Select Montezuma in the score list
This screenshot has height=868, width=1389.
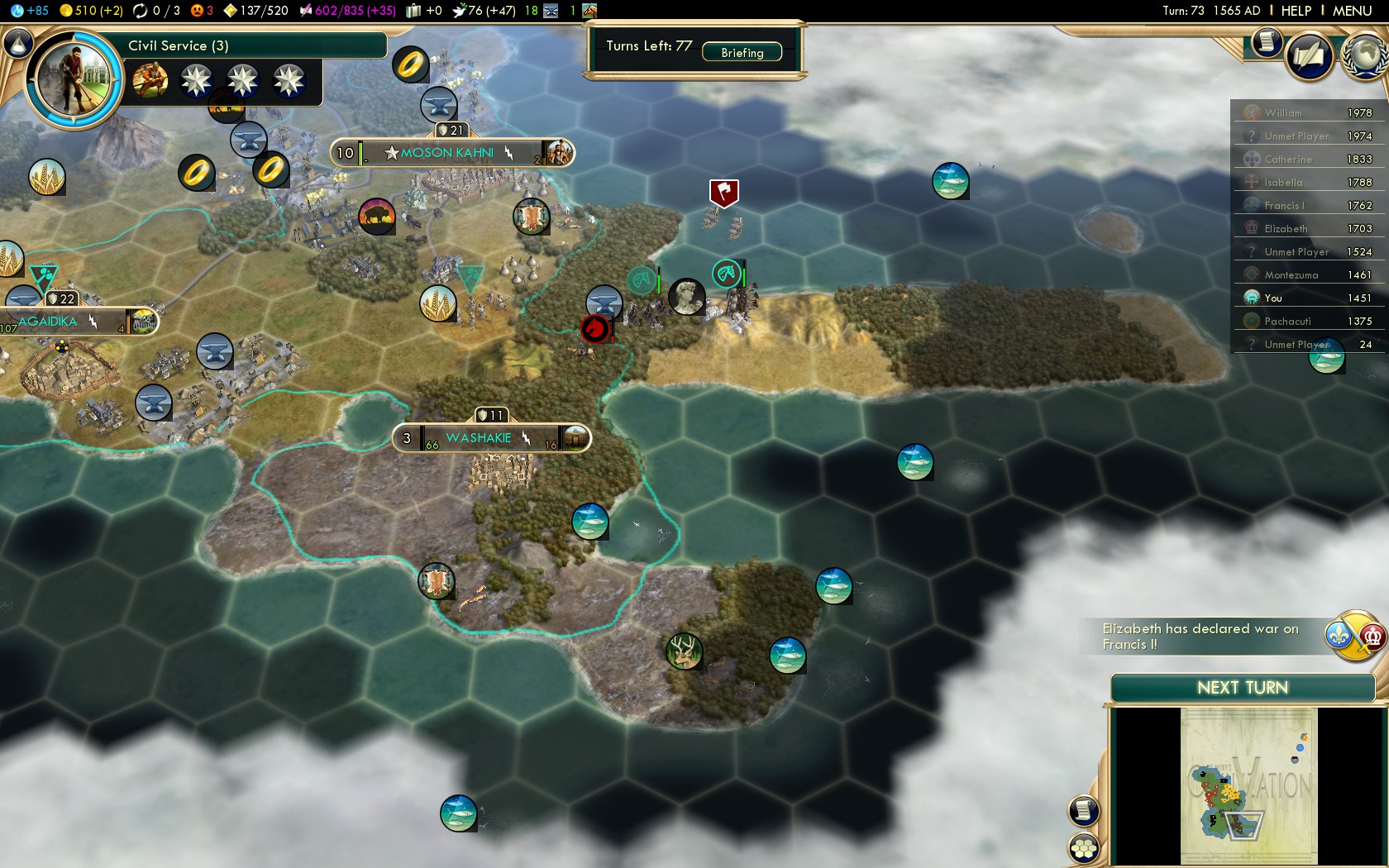tap(1291, 275)
